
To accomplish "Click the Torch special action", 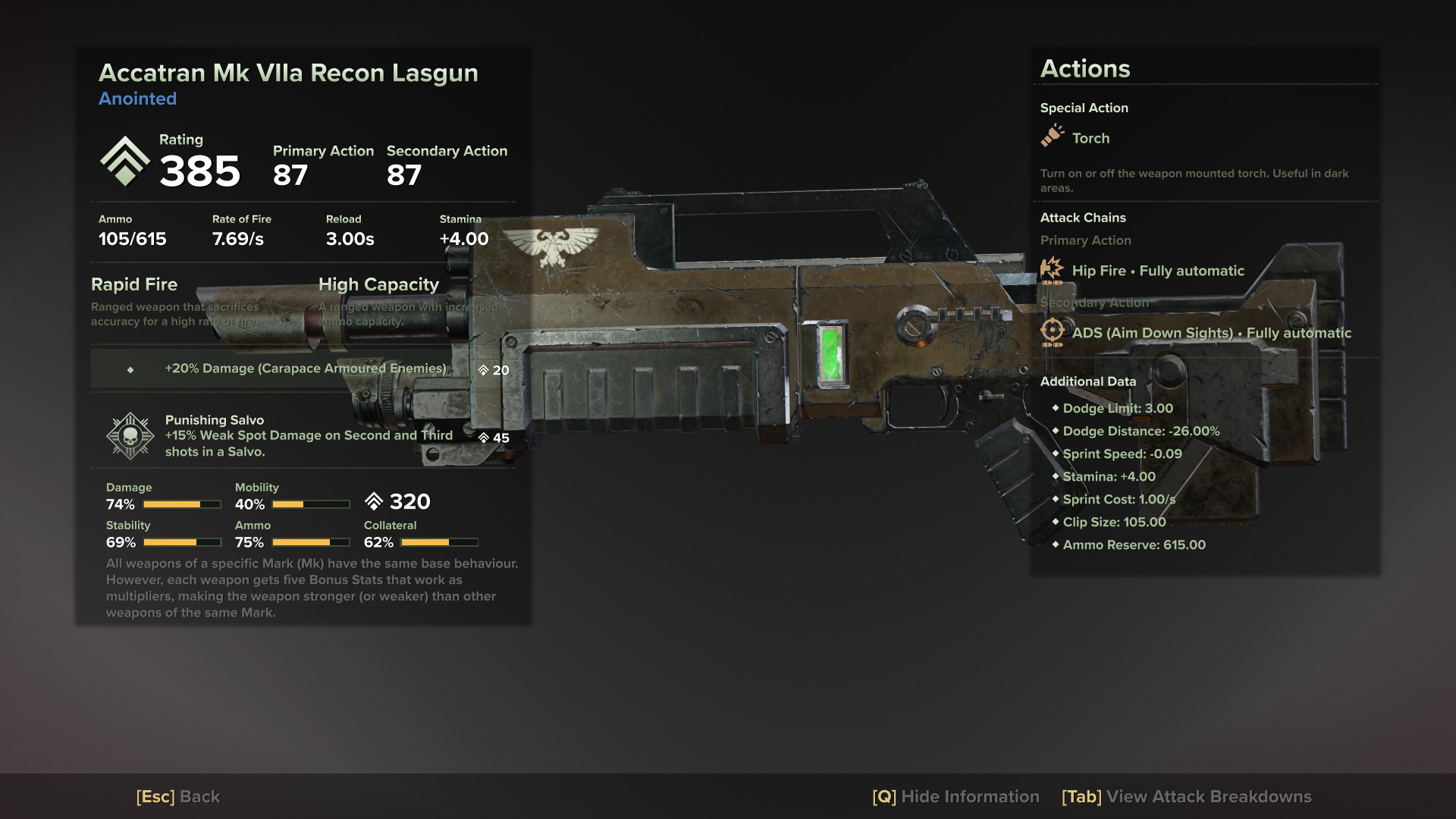I will point(1090,138).
